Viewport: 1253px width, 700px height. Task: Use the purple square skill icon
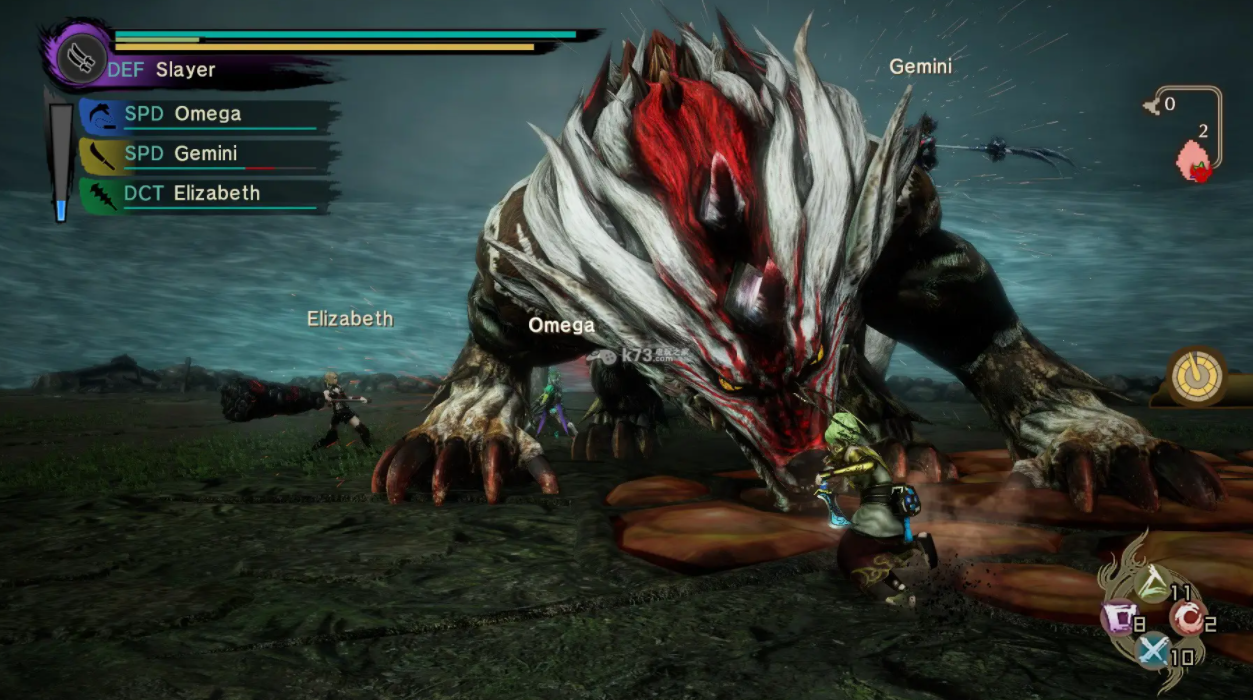(1116, 620)
